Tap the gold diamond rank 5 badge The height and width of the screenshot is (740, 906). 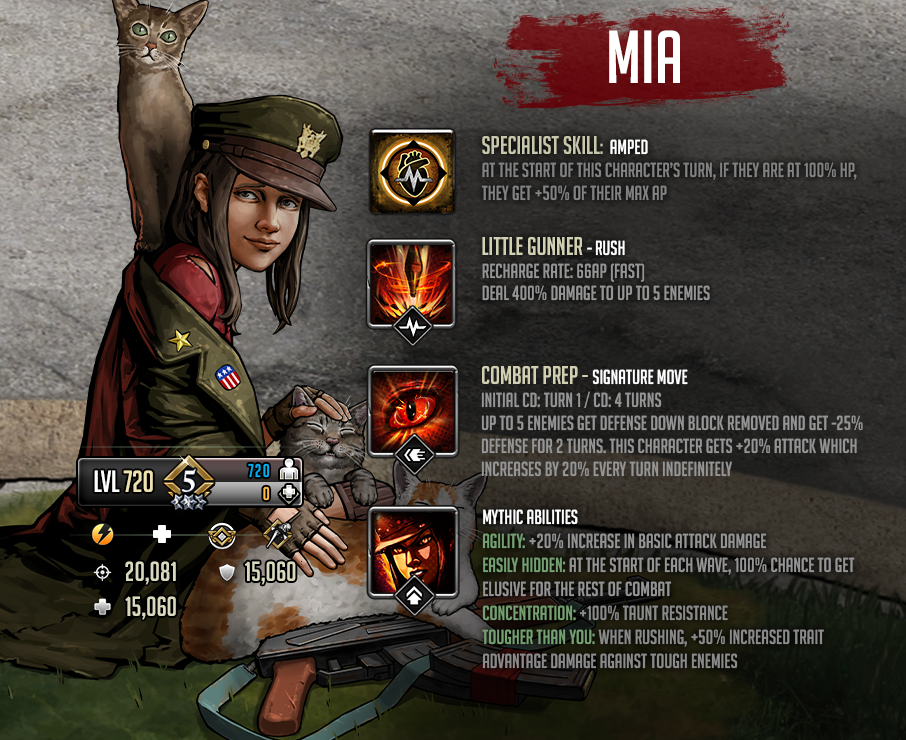coord(189,482)
